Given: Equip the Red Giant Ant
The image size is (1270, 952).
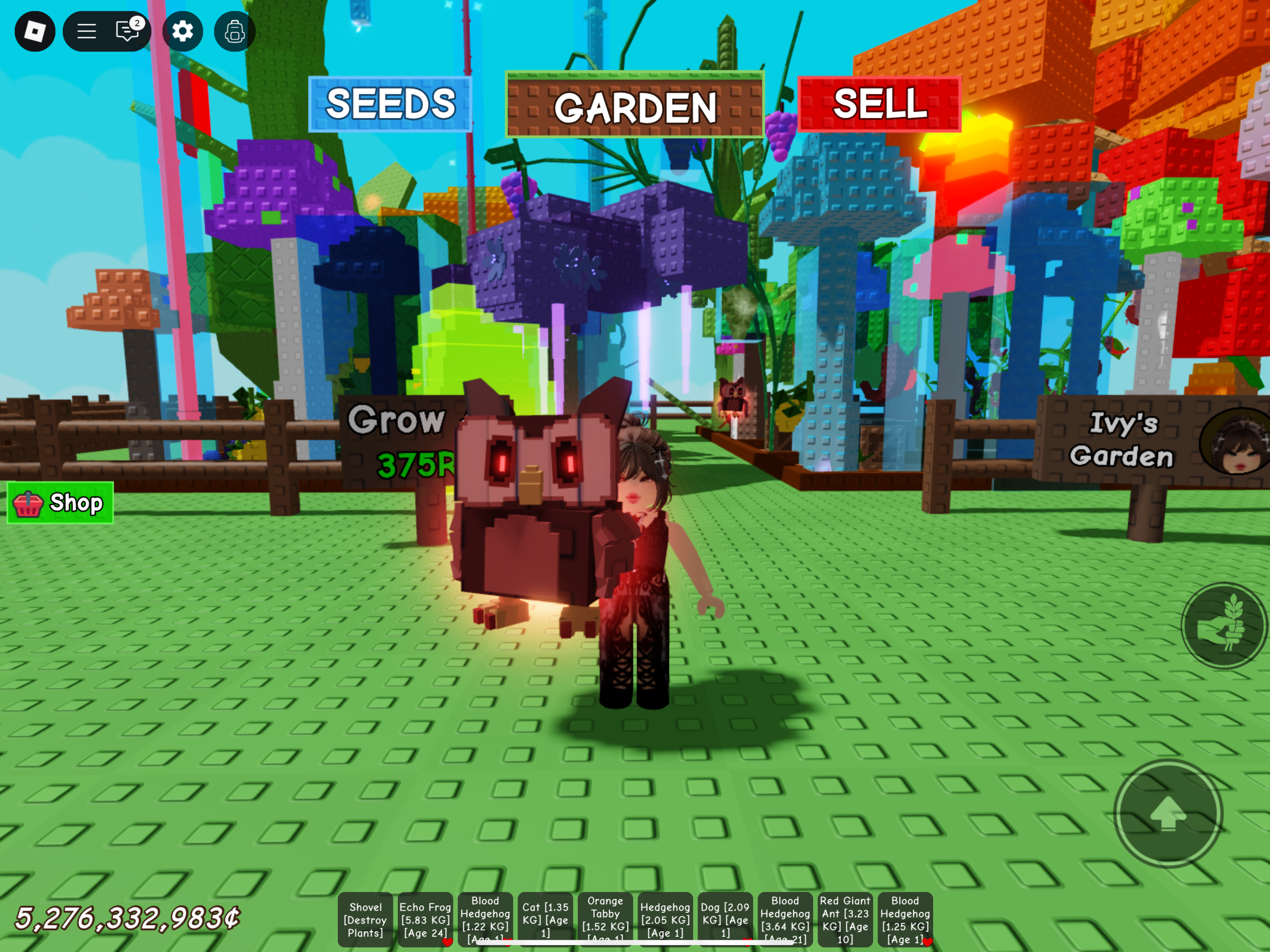Looking at the screenshot, I should tap(845, 919).
